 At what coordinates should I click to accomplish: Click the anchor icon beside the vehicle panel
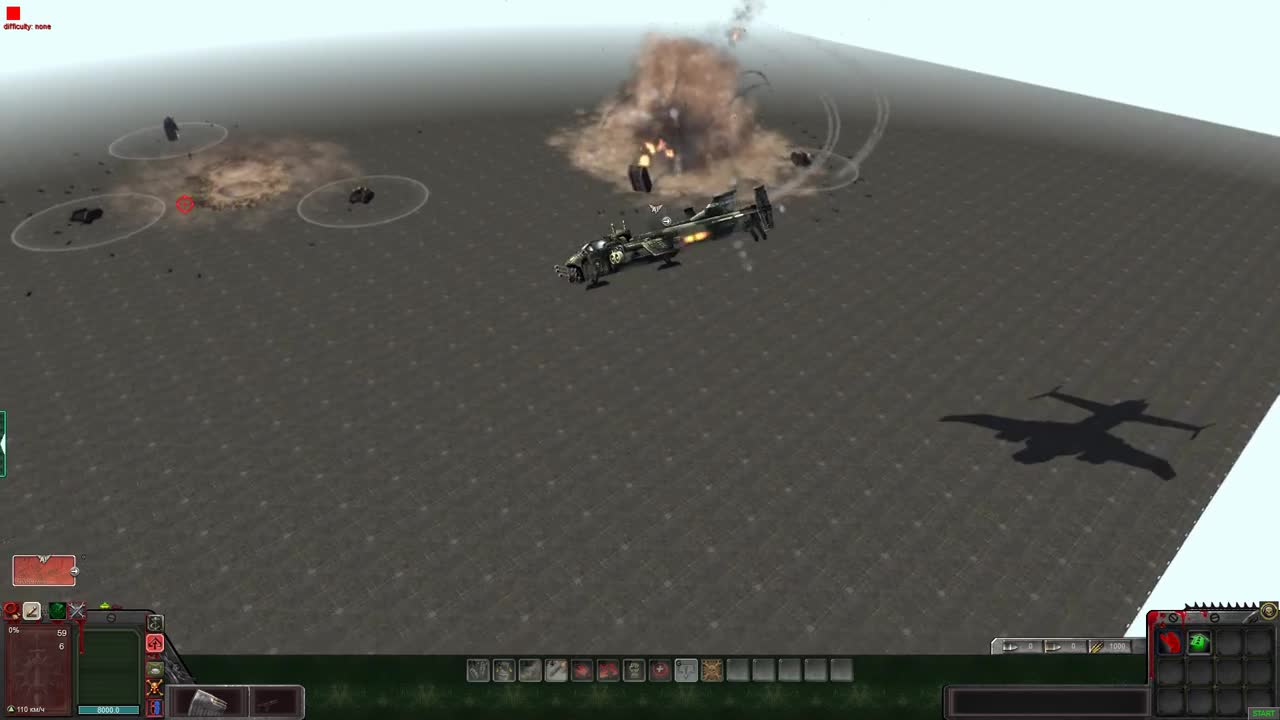pos(155,623)
